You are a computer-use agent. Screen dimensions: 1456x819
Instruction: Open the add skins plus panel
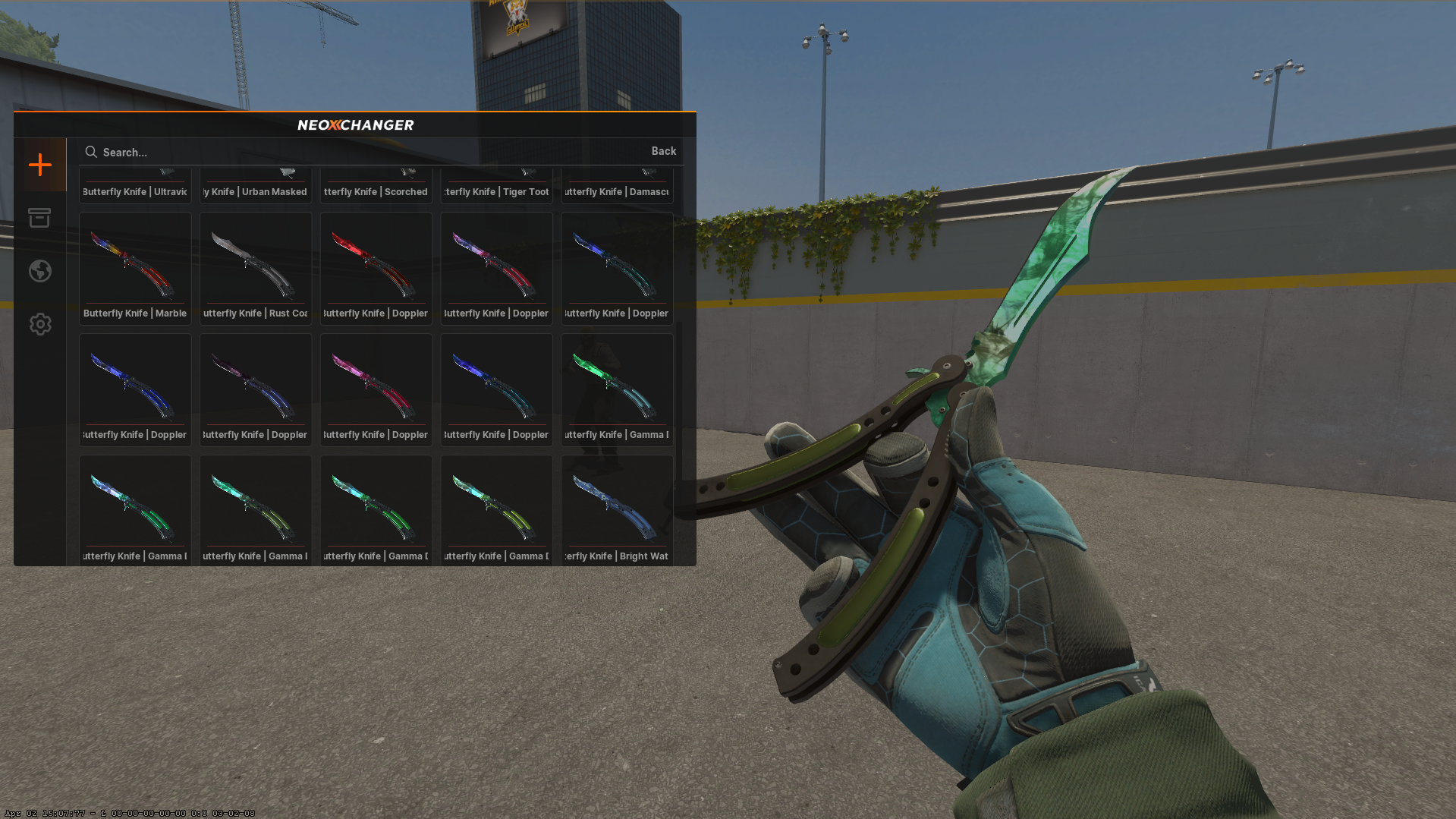[x=40, y=164]
